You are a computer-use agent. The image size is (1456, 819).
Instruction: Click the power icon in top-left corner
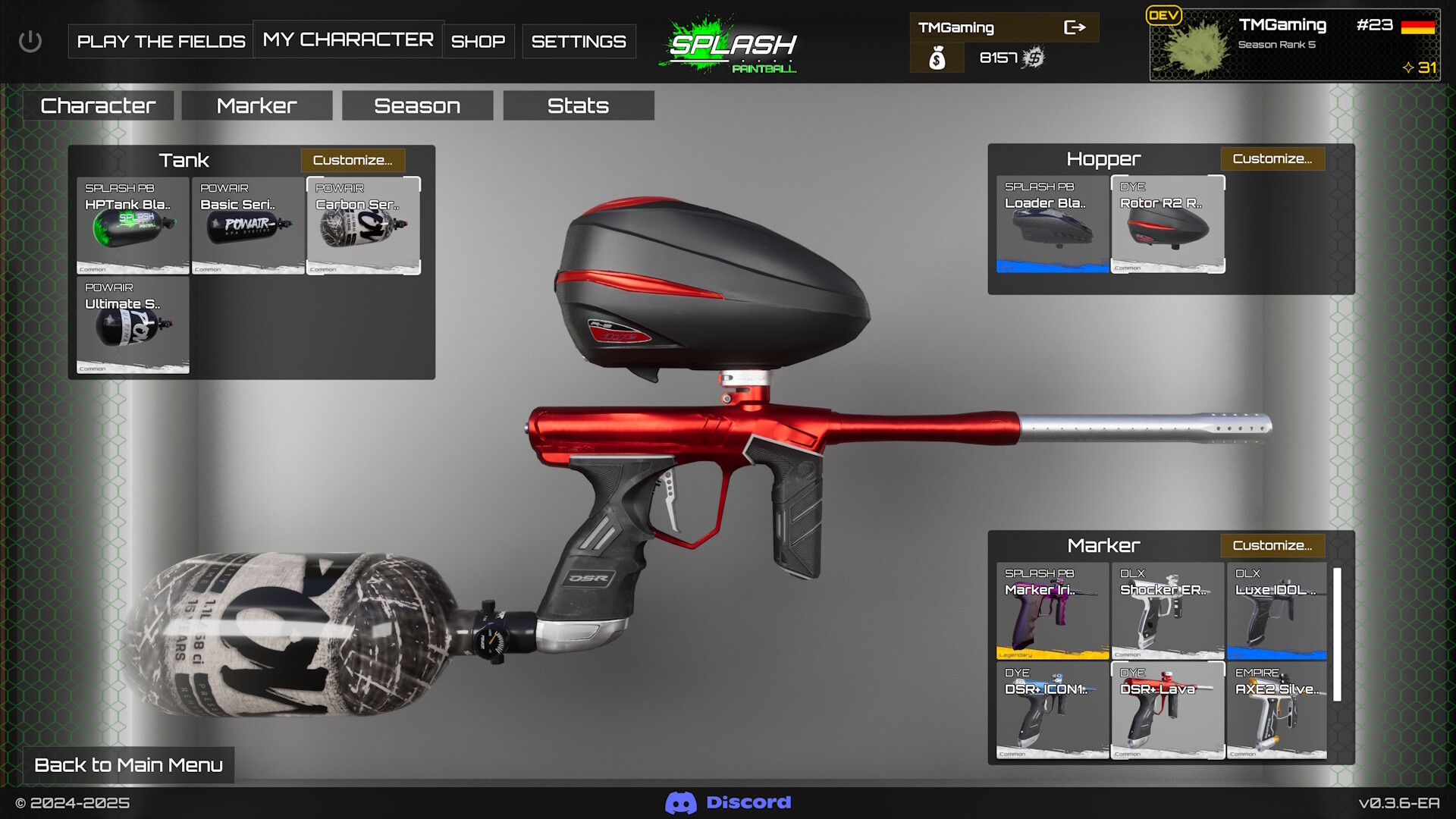pyautogui.click(x=30, y=41)
